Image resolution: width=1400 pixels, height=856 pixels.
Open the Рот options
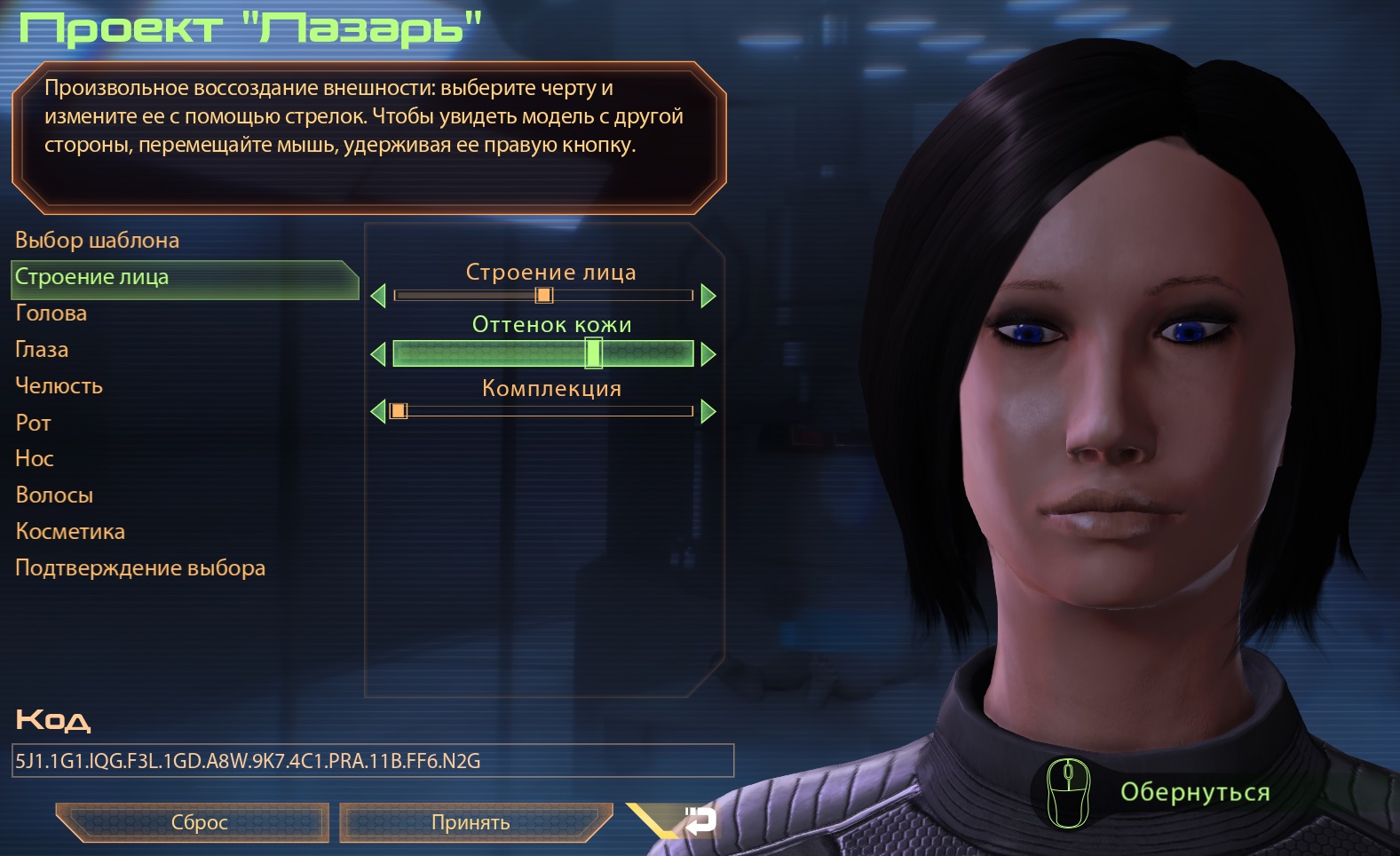pyautogui.click(x=33, y=423)
